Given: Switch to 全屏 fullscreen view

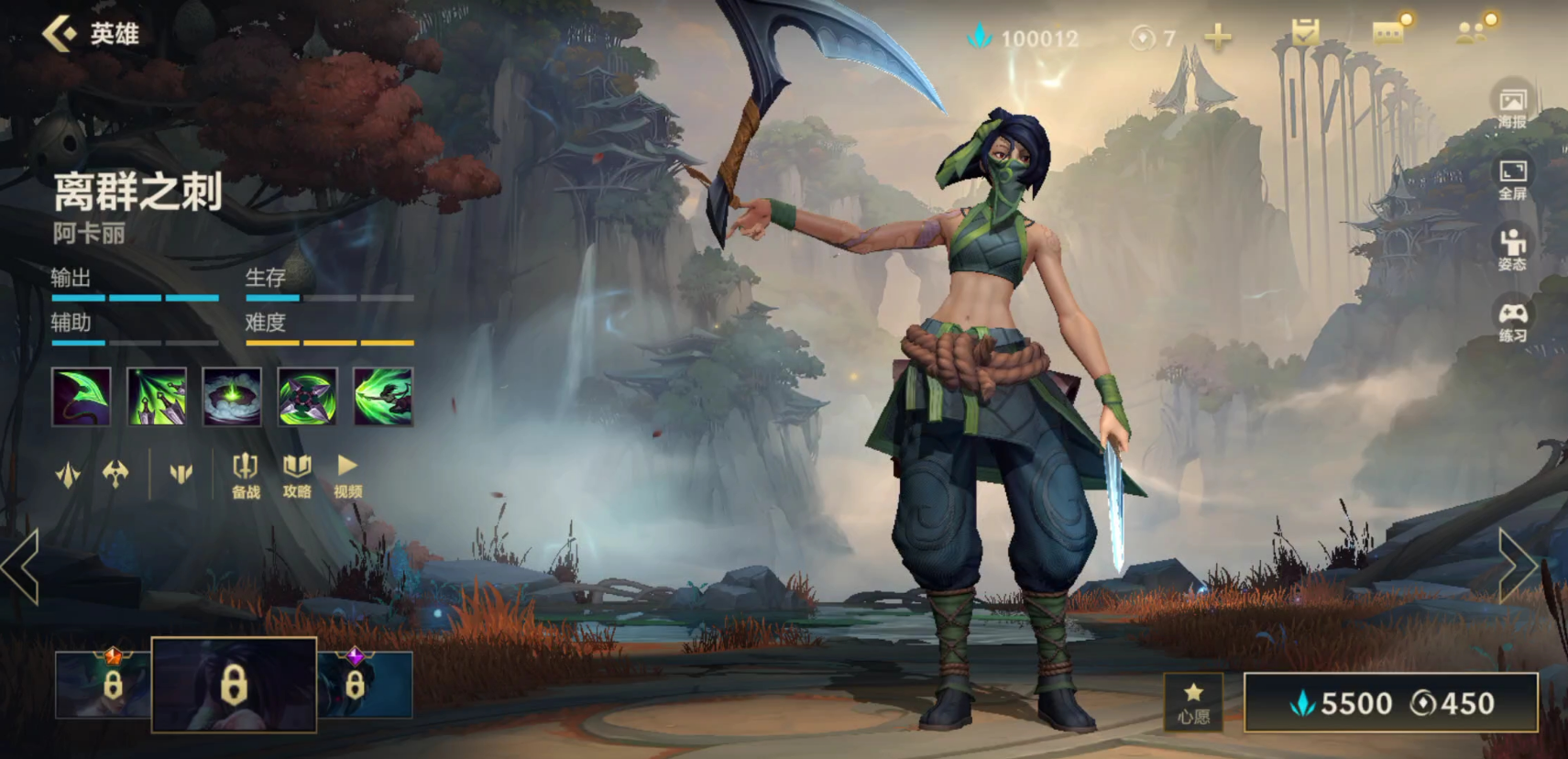Looking at the screenshot, I should point(1512,180).
